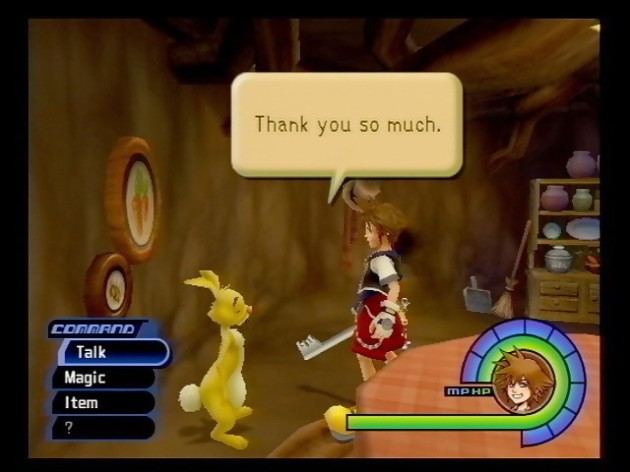Screen dimensions: 630x472
Task: Select the Talk command
Action: pyautogui.click(x=110, y=352)
